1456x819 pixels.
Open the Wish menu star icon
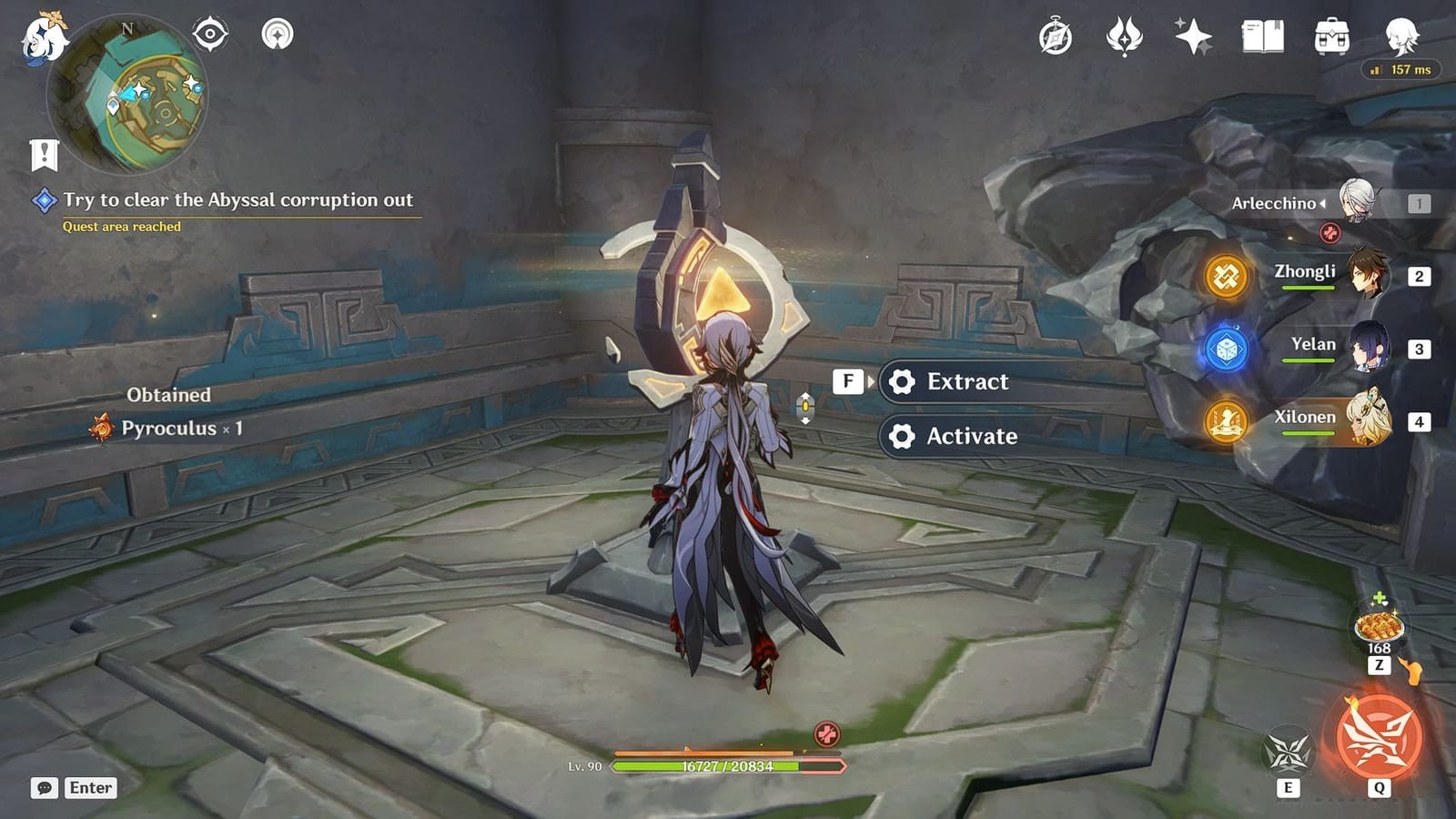click(1192, 35)
